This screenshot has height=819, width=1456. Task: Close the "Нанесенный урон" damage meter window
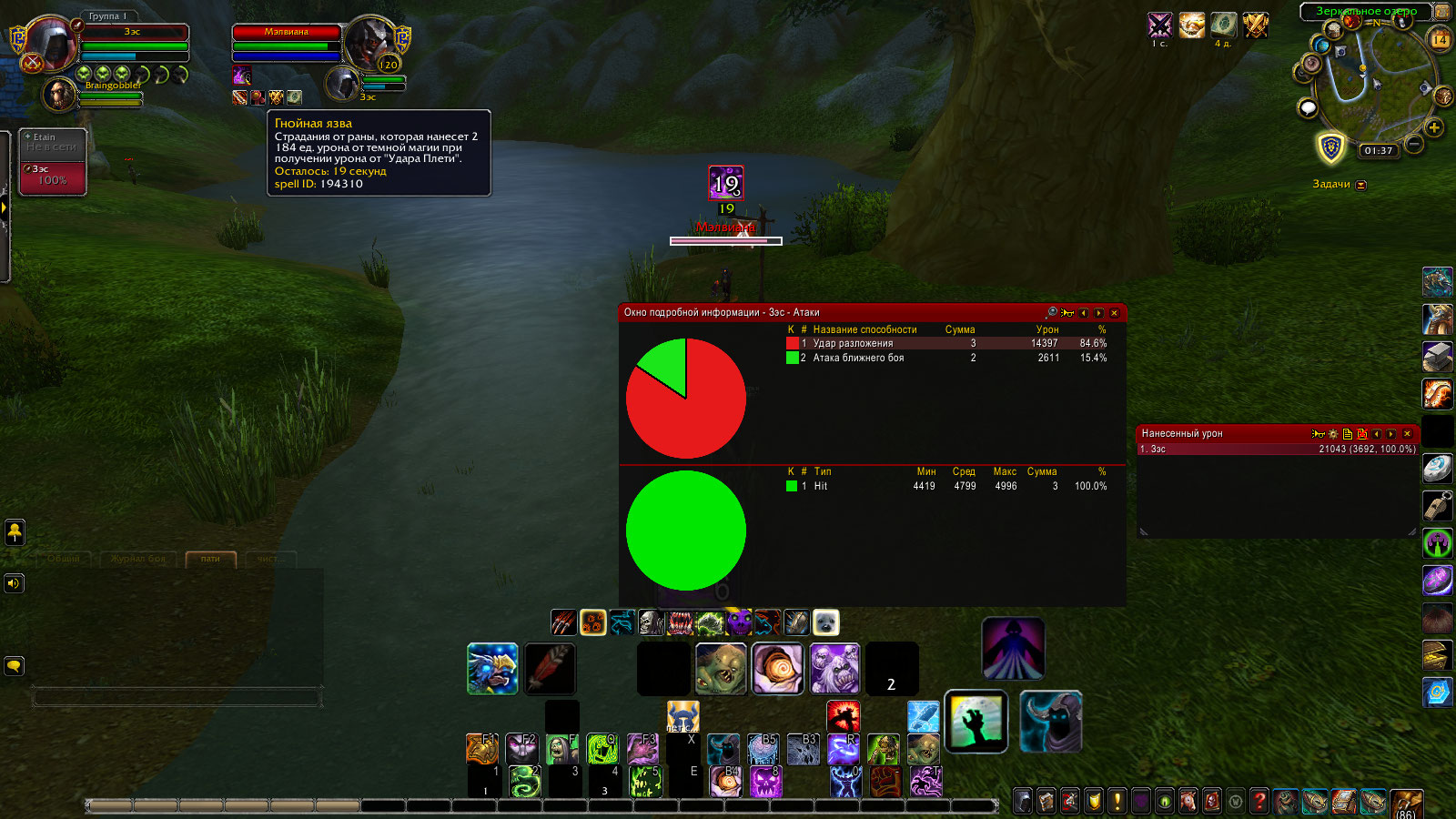tap(1407, 434)
